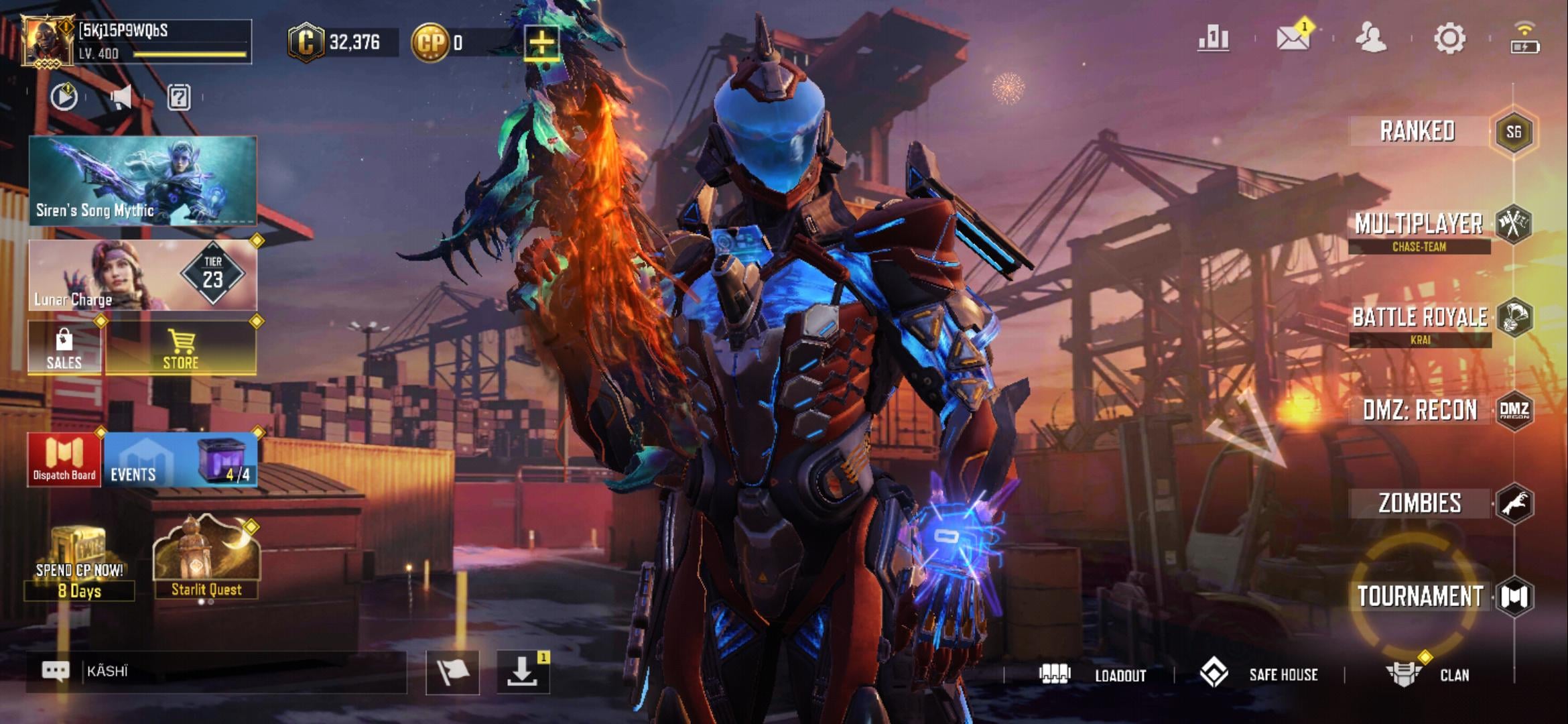
Task: Open the Tournament mode
Action: pyautogui.click(x=1420, y=596)
